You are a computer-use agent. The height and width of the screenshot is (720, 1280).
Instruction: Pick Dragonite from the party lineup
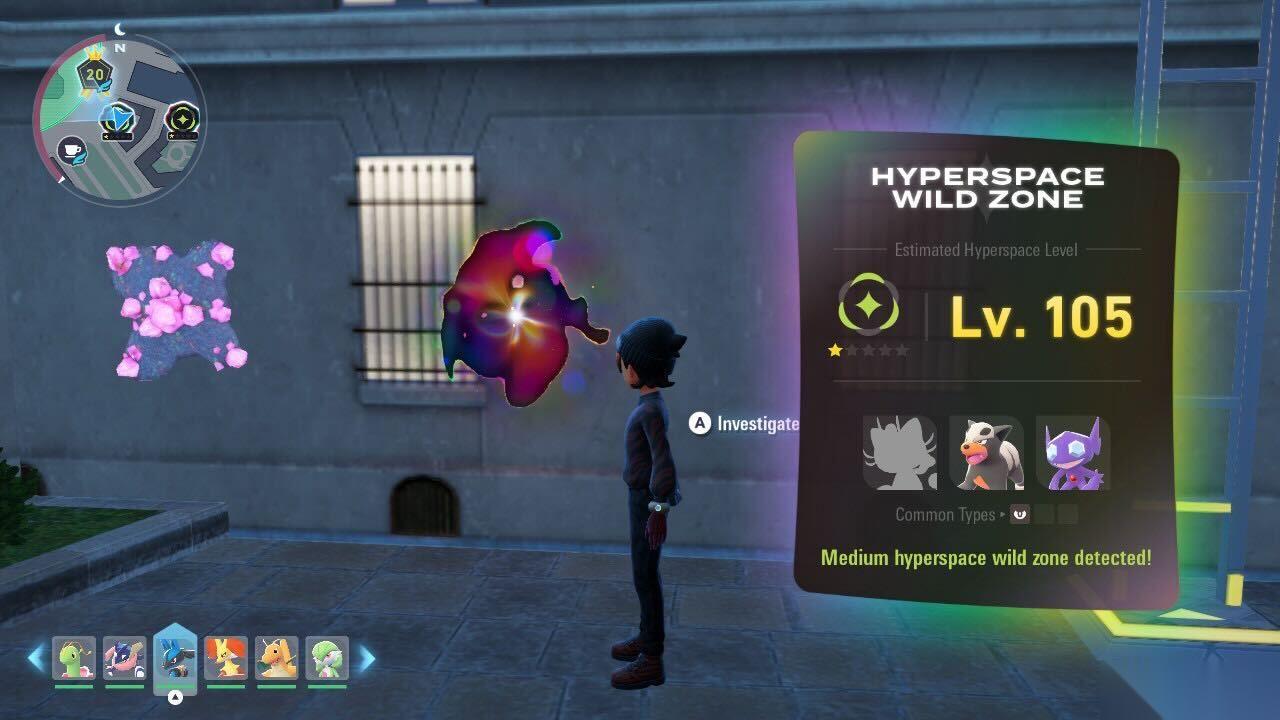point(277,658)
